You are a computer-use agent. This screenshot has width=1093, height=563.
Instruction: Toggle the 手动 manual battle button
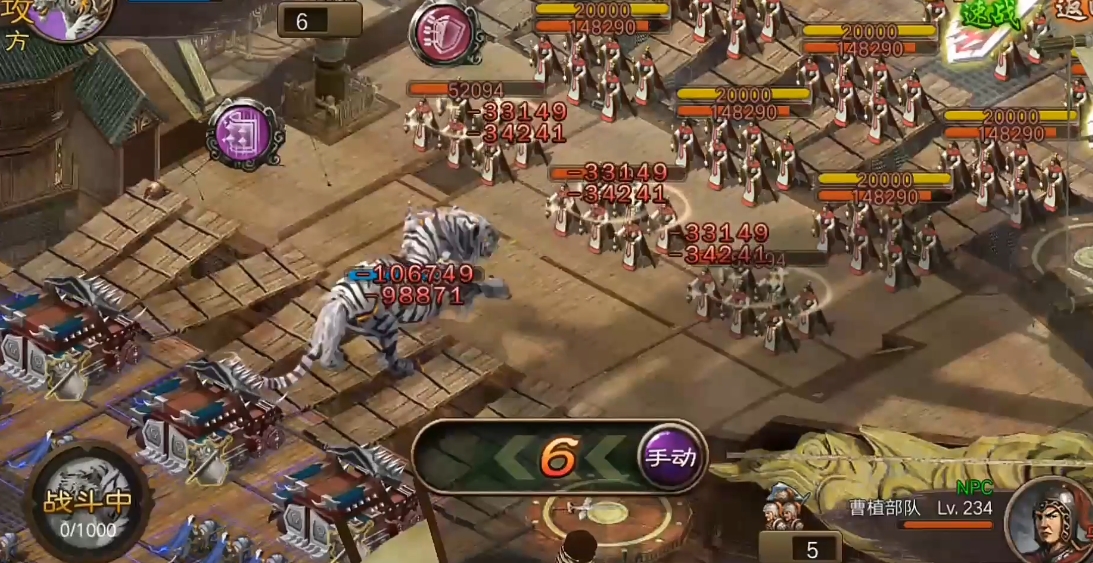tap(671, 458)
